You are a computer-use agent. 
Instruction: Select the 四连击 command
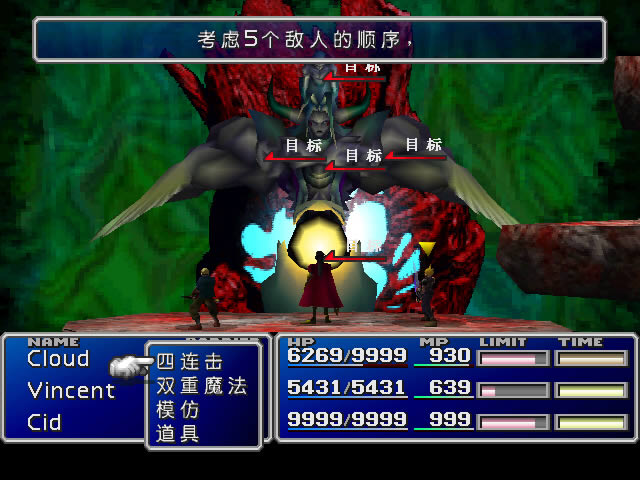[x=189, y=362]
